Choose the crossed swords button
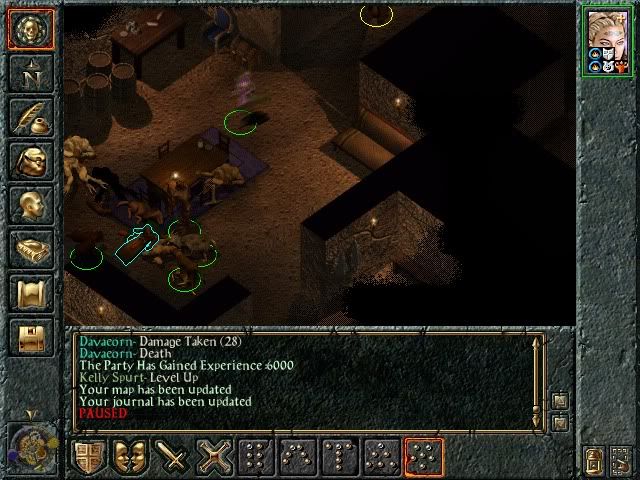 215,457
